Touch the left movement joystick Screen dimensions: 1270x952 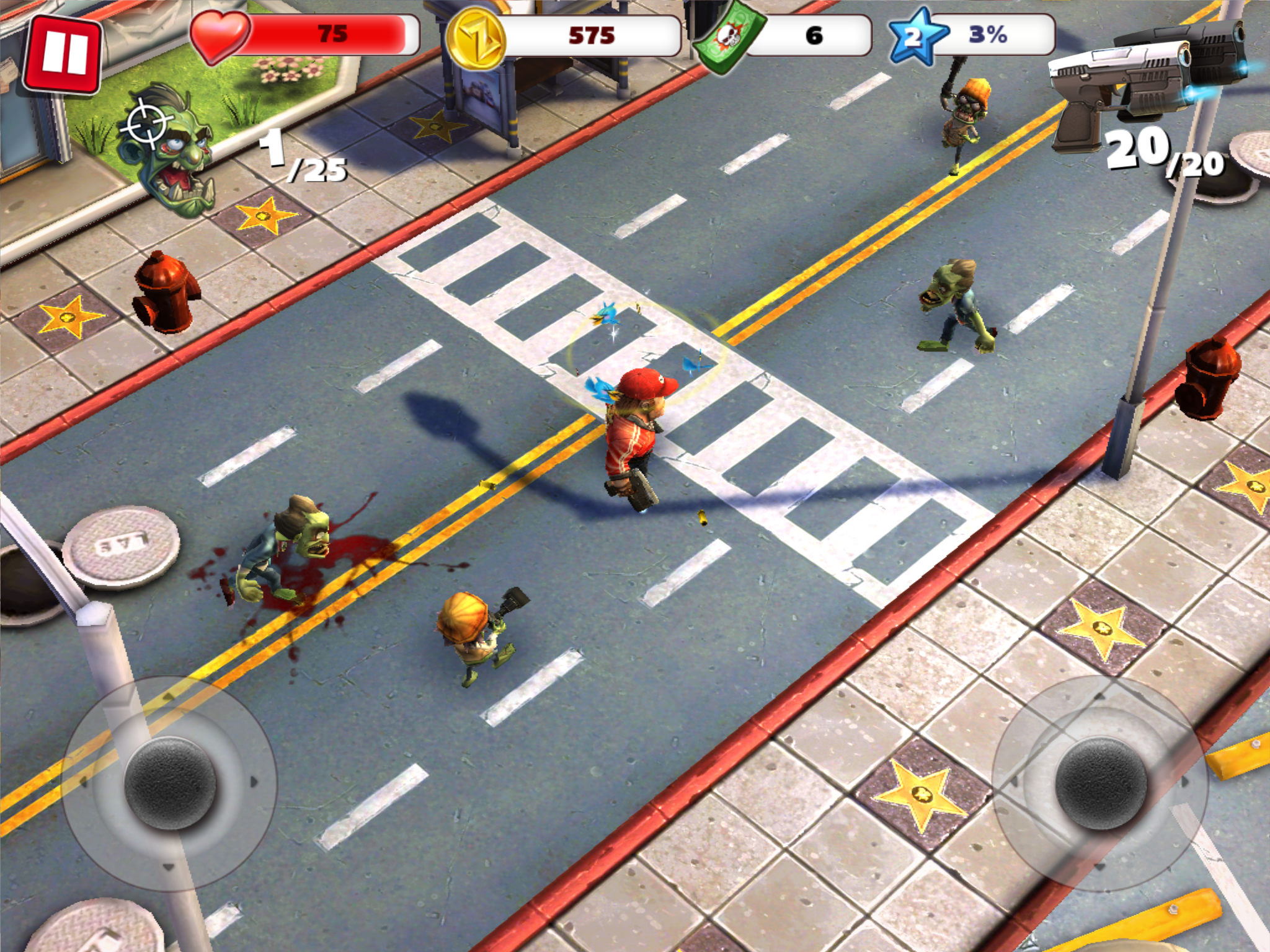click(x=169, y=782)
